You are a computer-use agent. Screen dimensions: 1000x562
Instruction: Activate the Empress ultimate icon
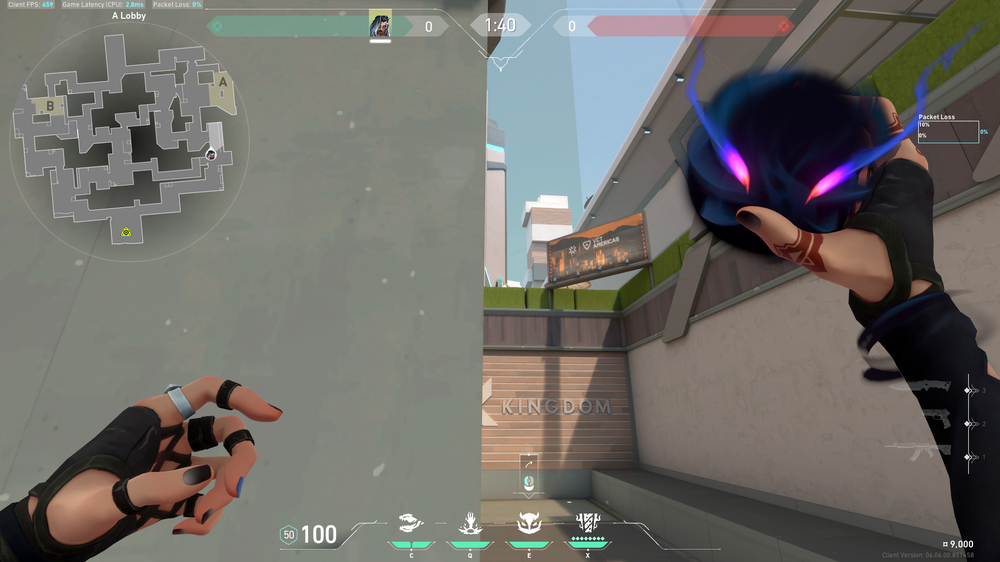point(587,522)
